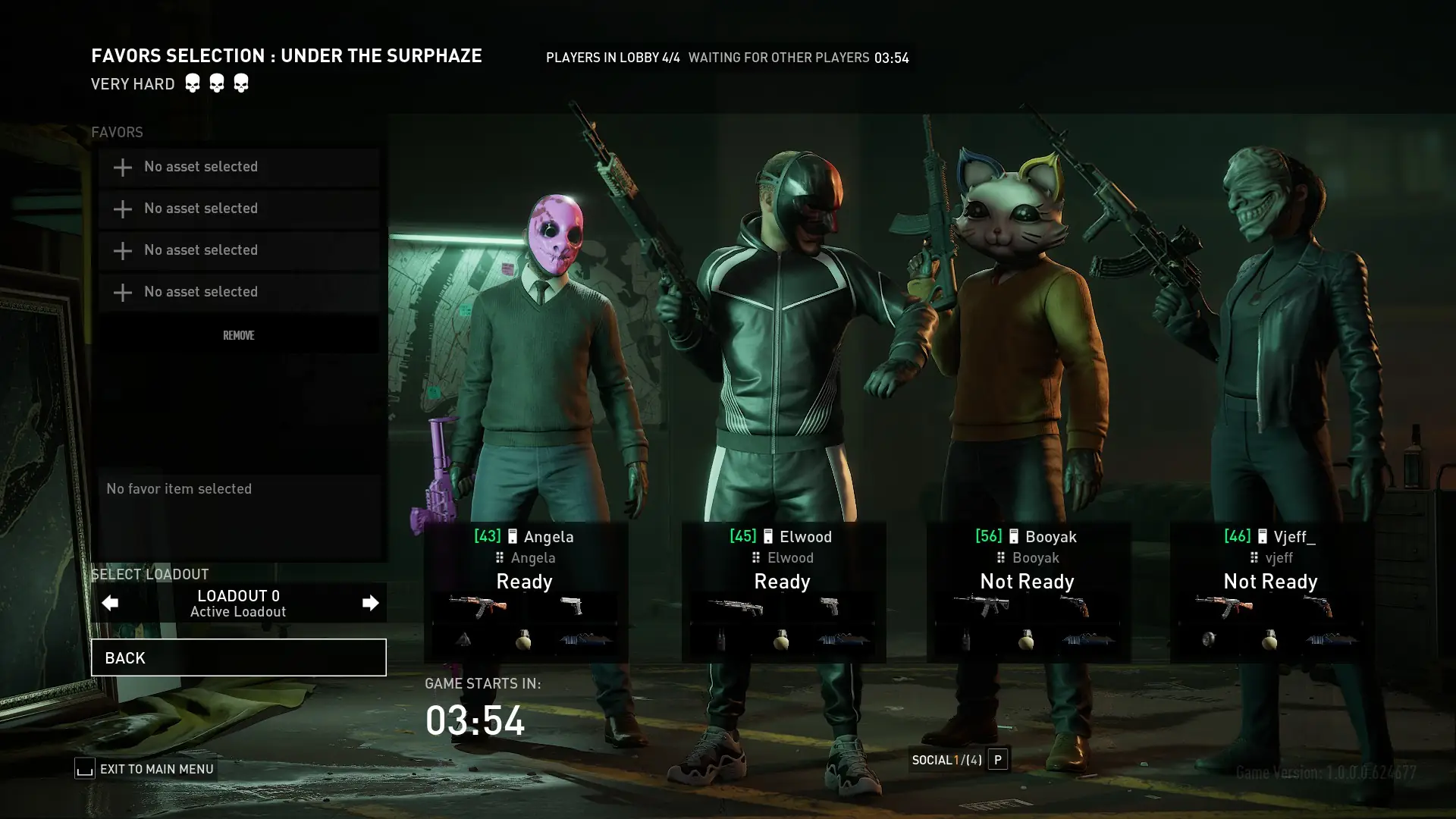The image size is (1456, 819).
Task: Click the grenade icon under Elwood
Action: point(782,641)
